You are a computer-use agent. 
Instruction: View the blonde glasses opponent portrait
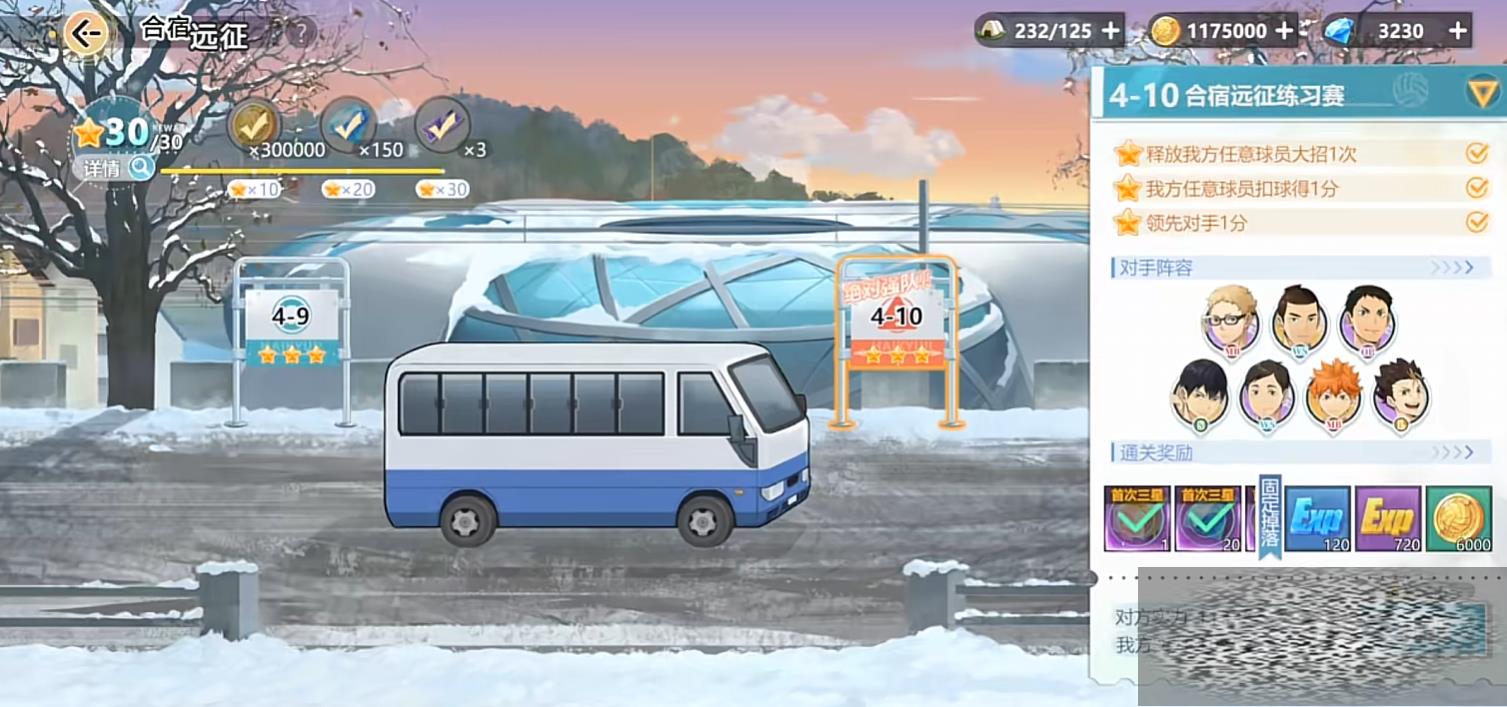pos(1231,318)
